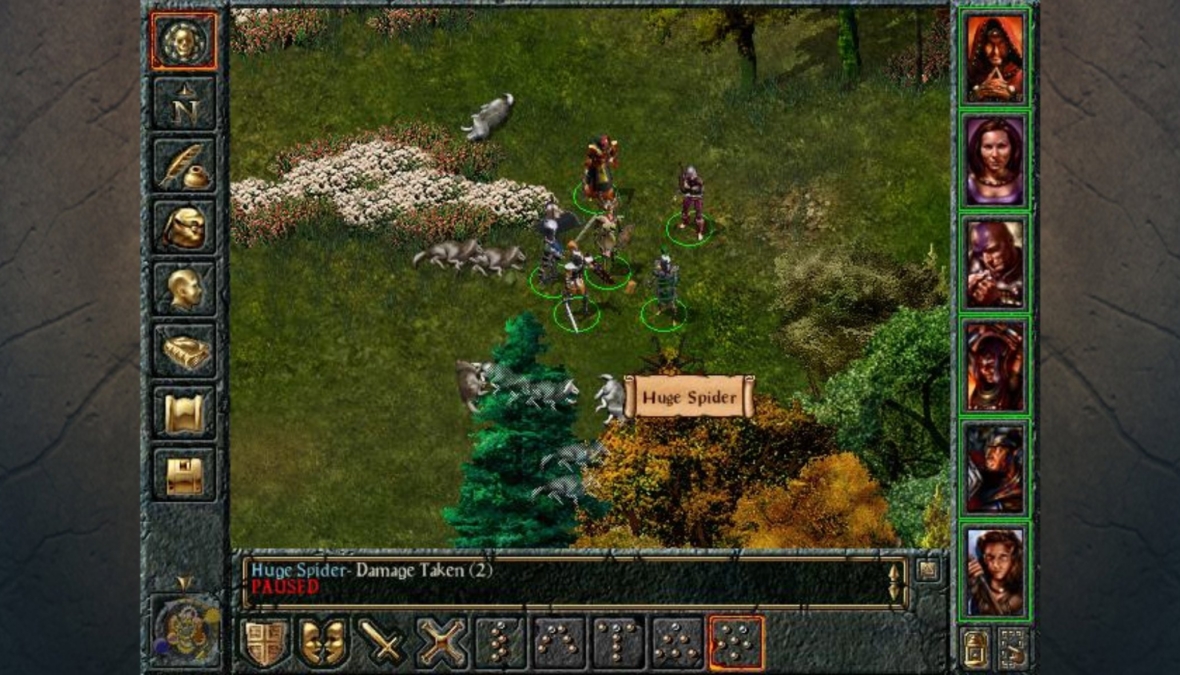Open the options via the chest icon

[x=184, y=473]
